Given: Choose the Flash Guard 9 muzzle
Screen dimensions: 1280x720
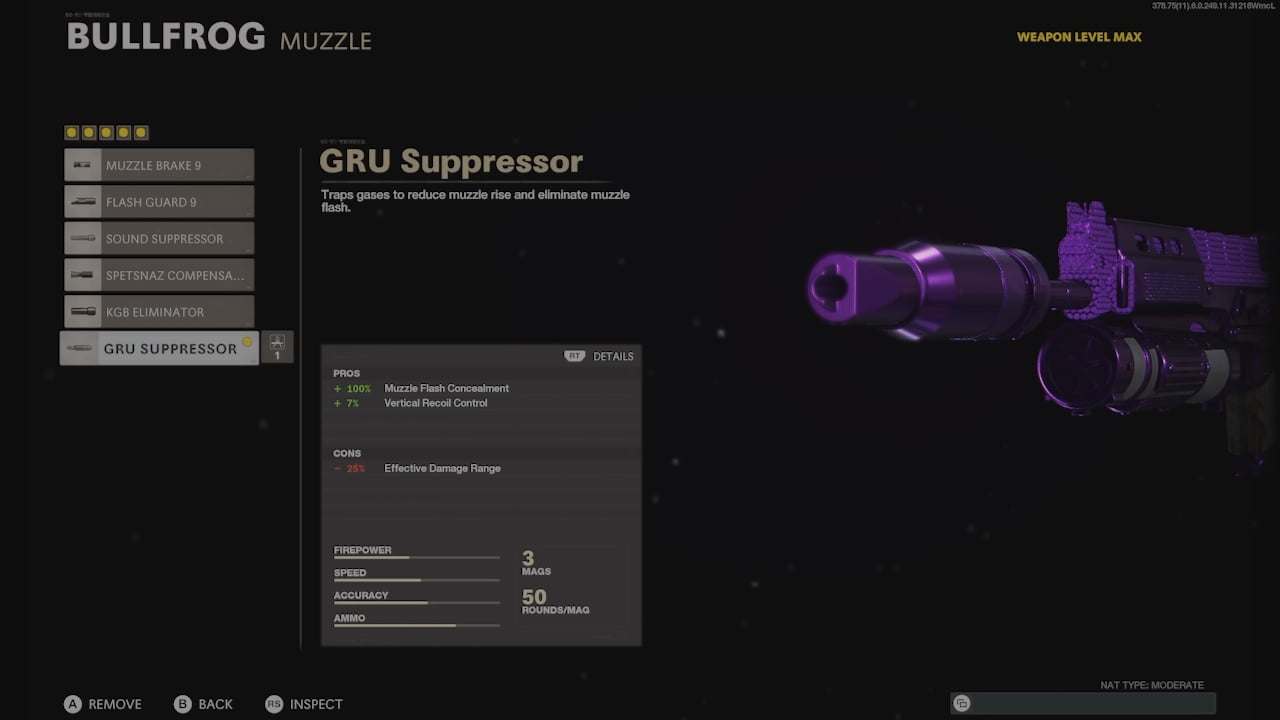Looking at the screenshot, I should [159, 202].
